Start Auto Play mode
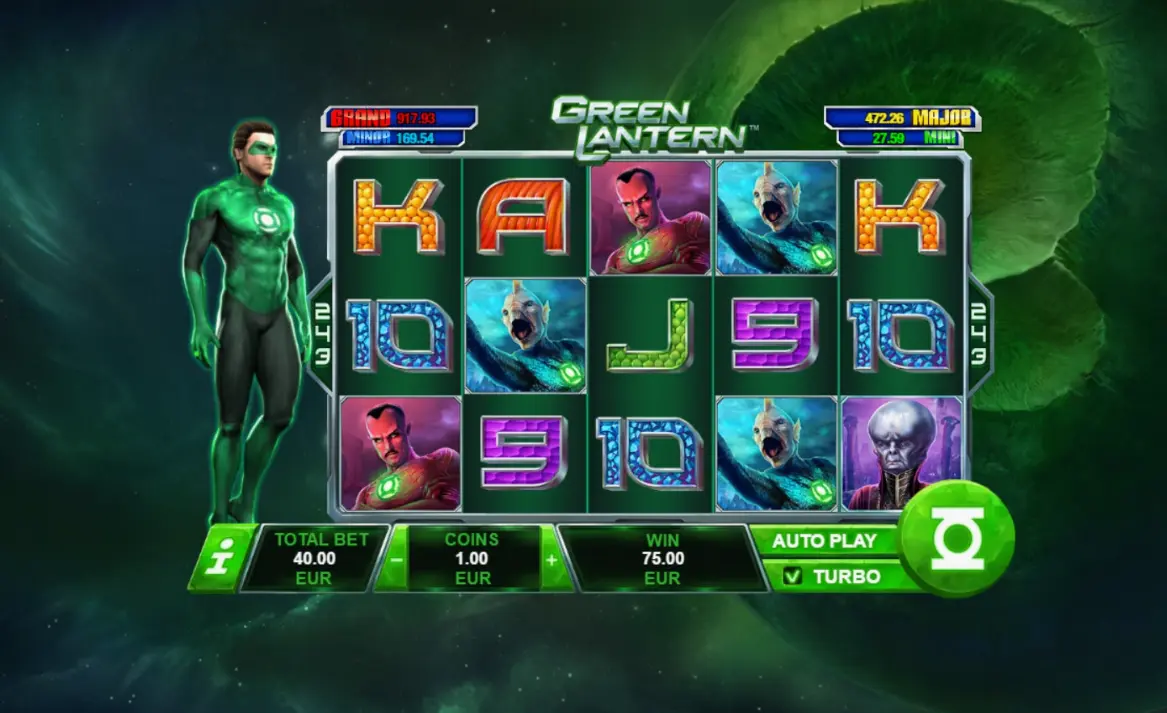Screen dimensions: 1167x713 825,541
